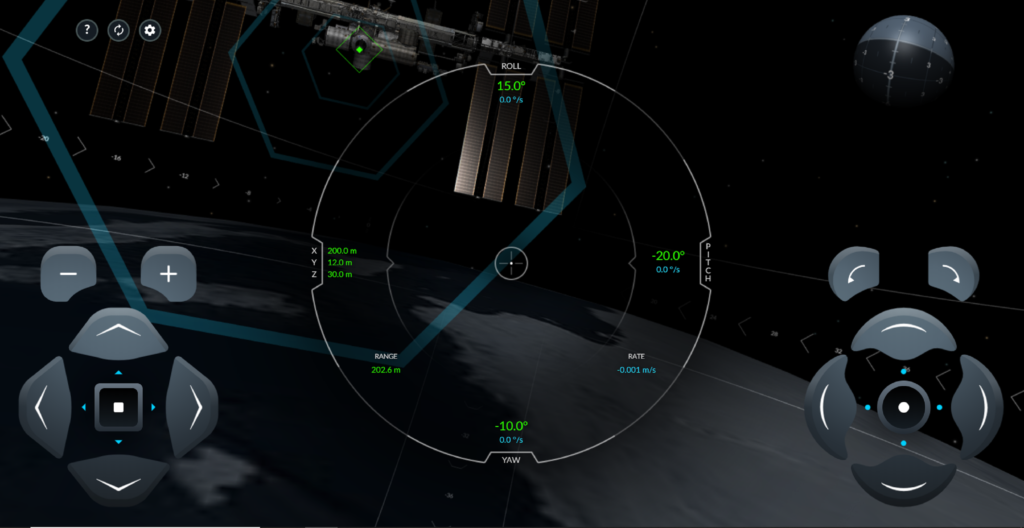Select the translate left arrow
1024x528 pixels.
click(43, 407)
